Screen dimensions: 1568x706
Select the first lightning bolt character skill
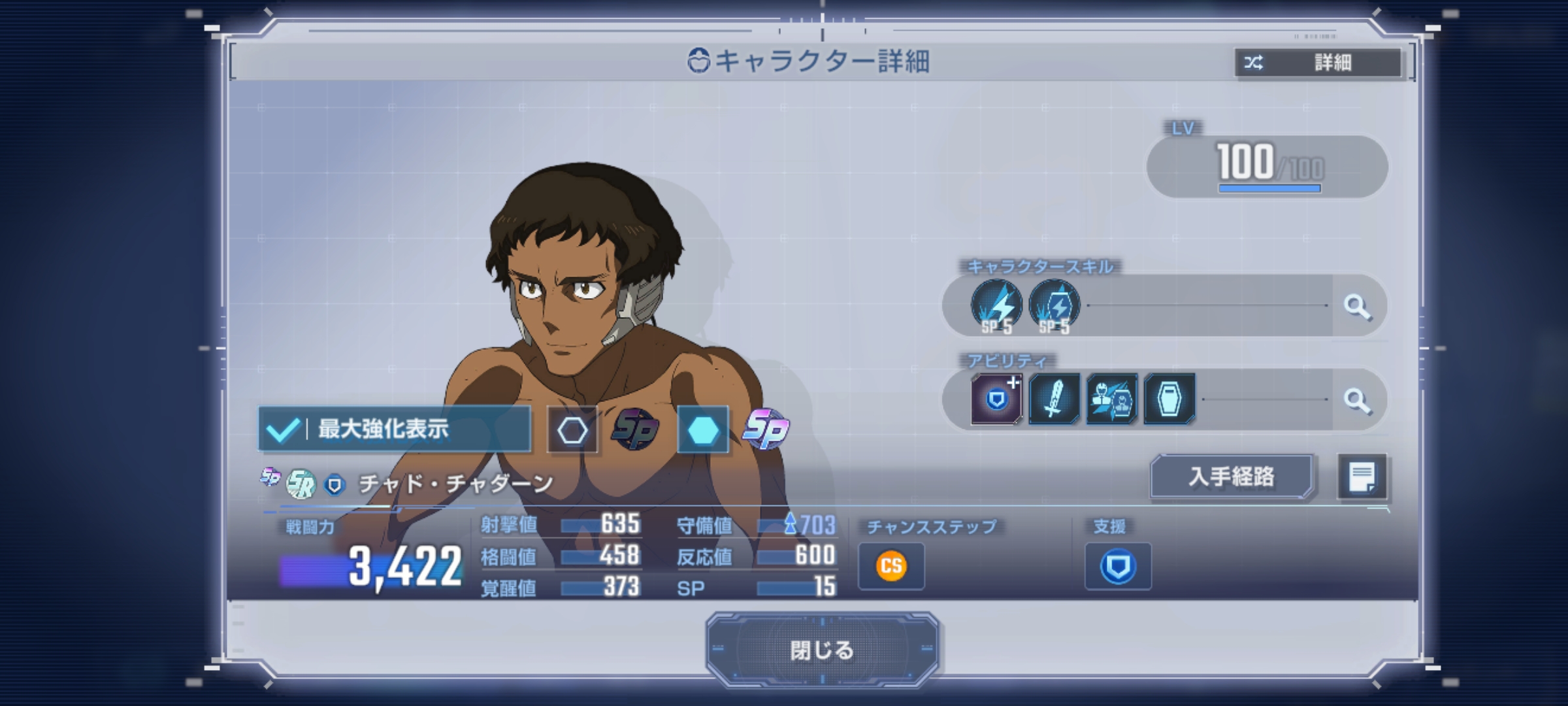tap(996, 305)
